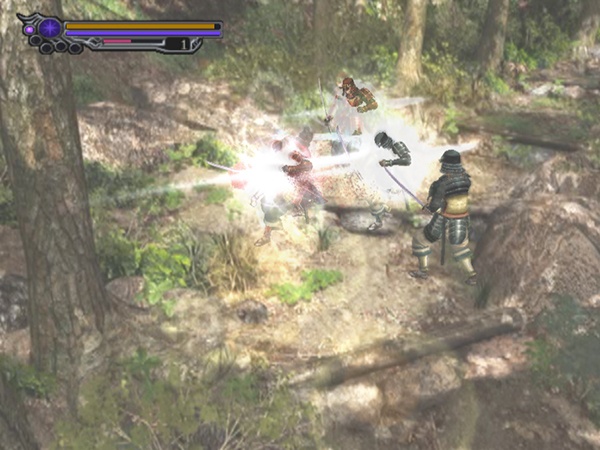Click the large purple weapon orb icon
600x450 pixels.
pyautogui.click(x=49, y=28)
